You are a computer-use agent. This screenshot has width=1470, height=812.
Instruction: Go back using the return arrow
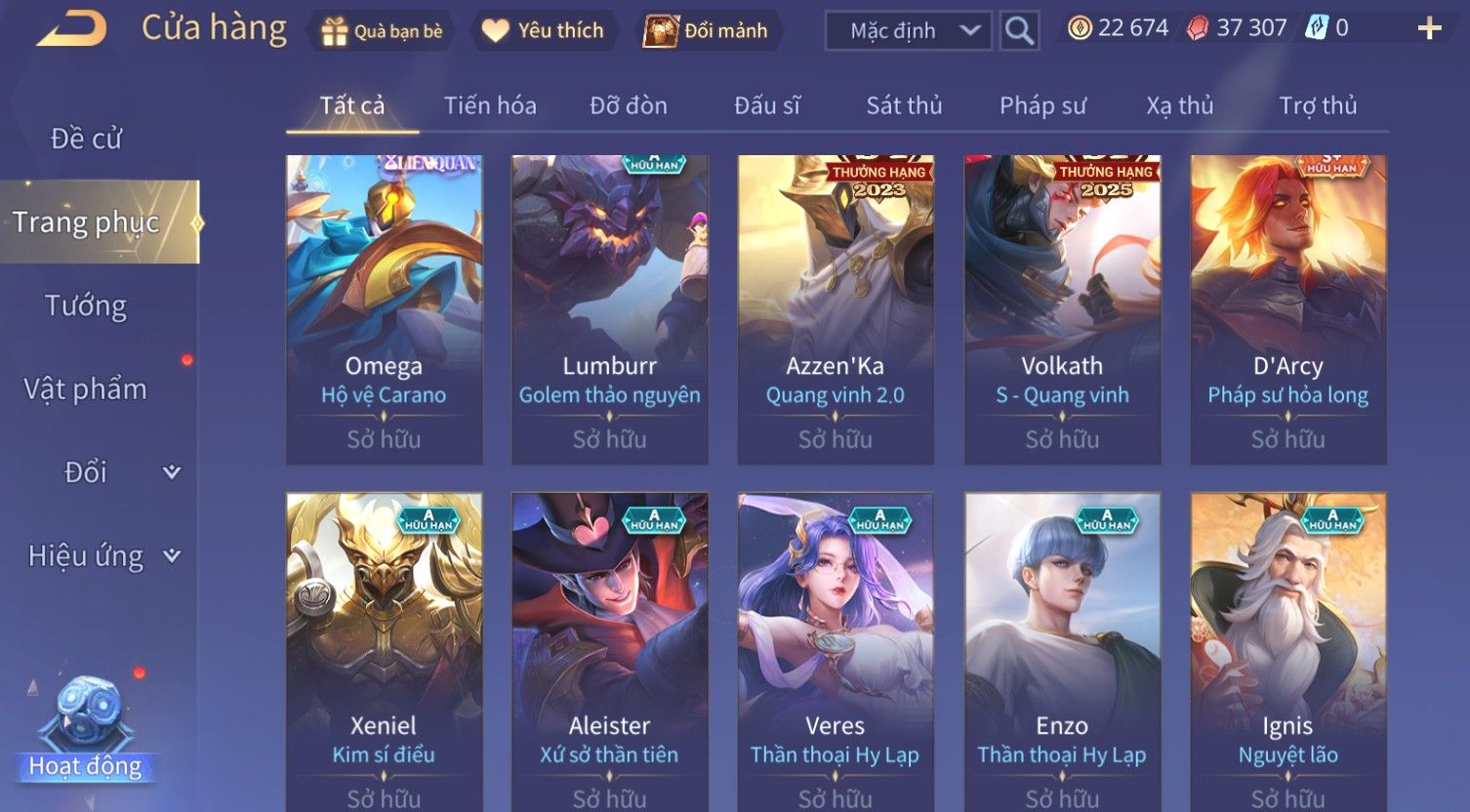click(71, 29)
